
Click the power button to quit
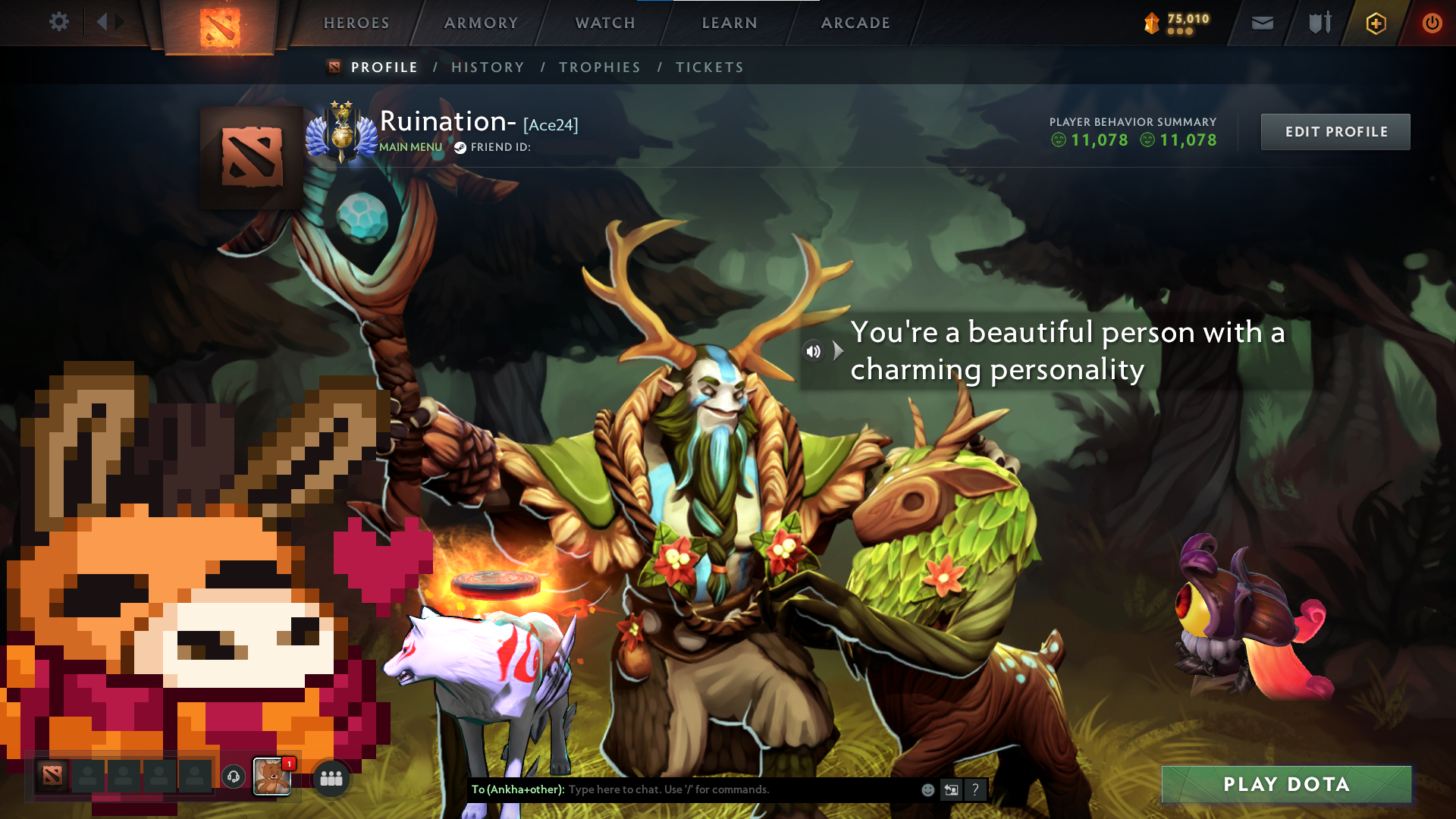1432,24
